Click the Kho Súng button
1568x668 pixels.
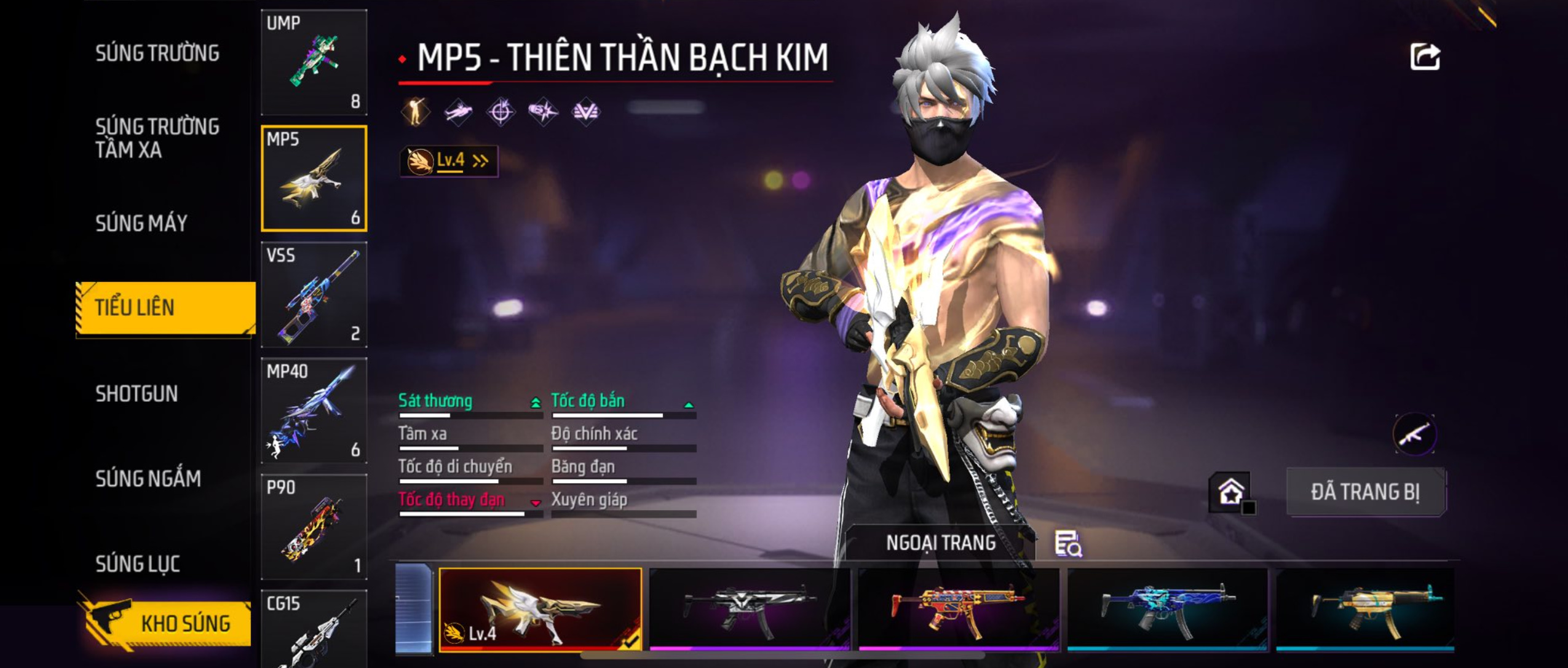point(166,624)
